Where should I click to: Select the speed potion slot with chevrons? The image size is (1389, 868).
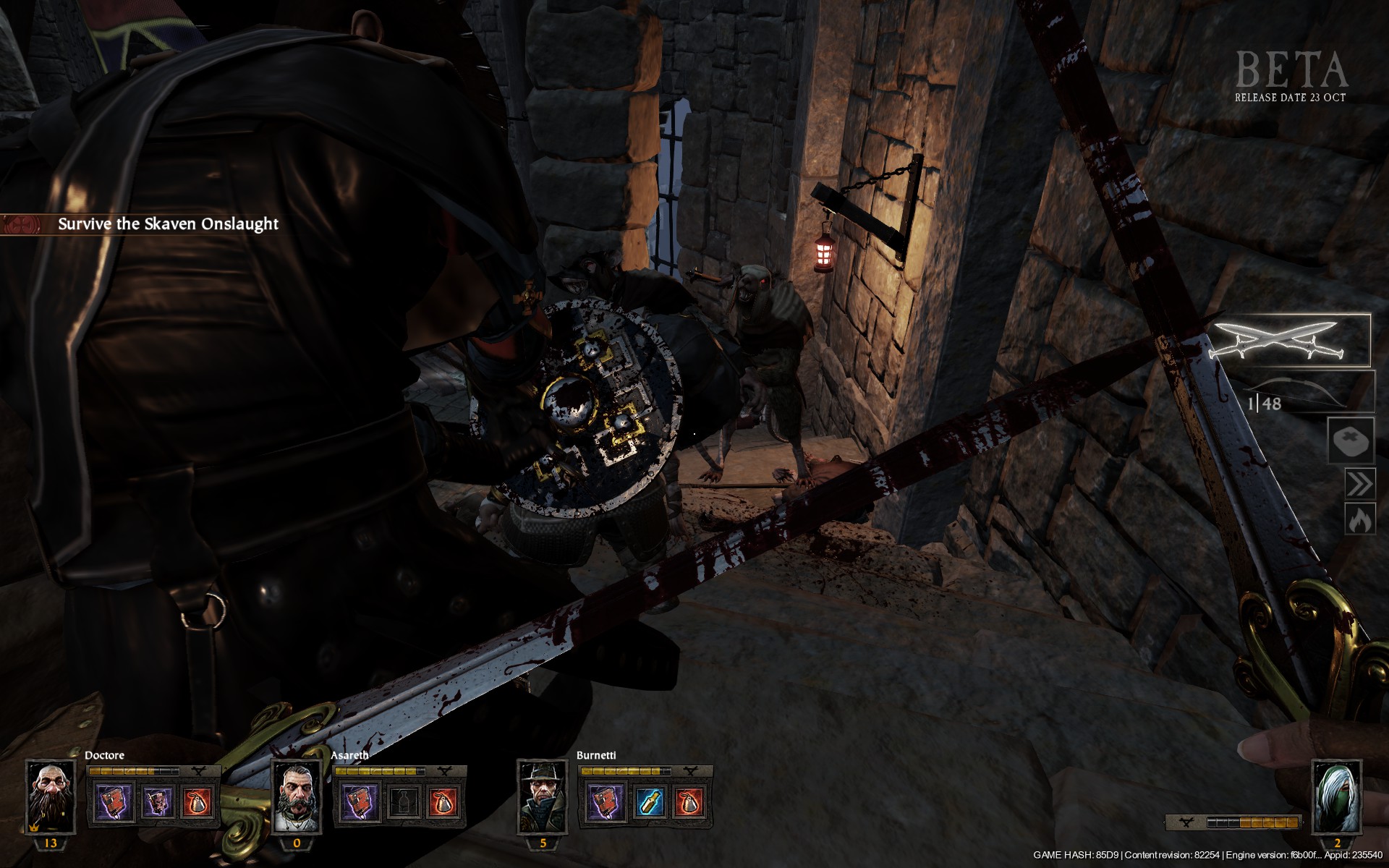1359,483
